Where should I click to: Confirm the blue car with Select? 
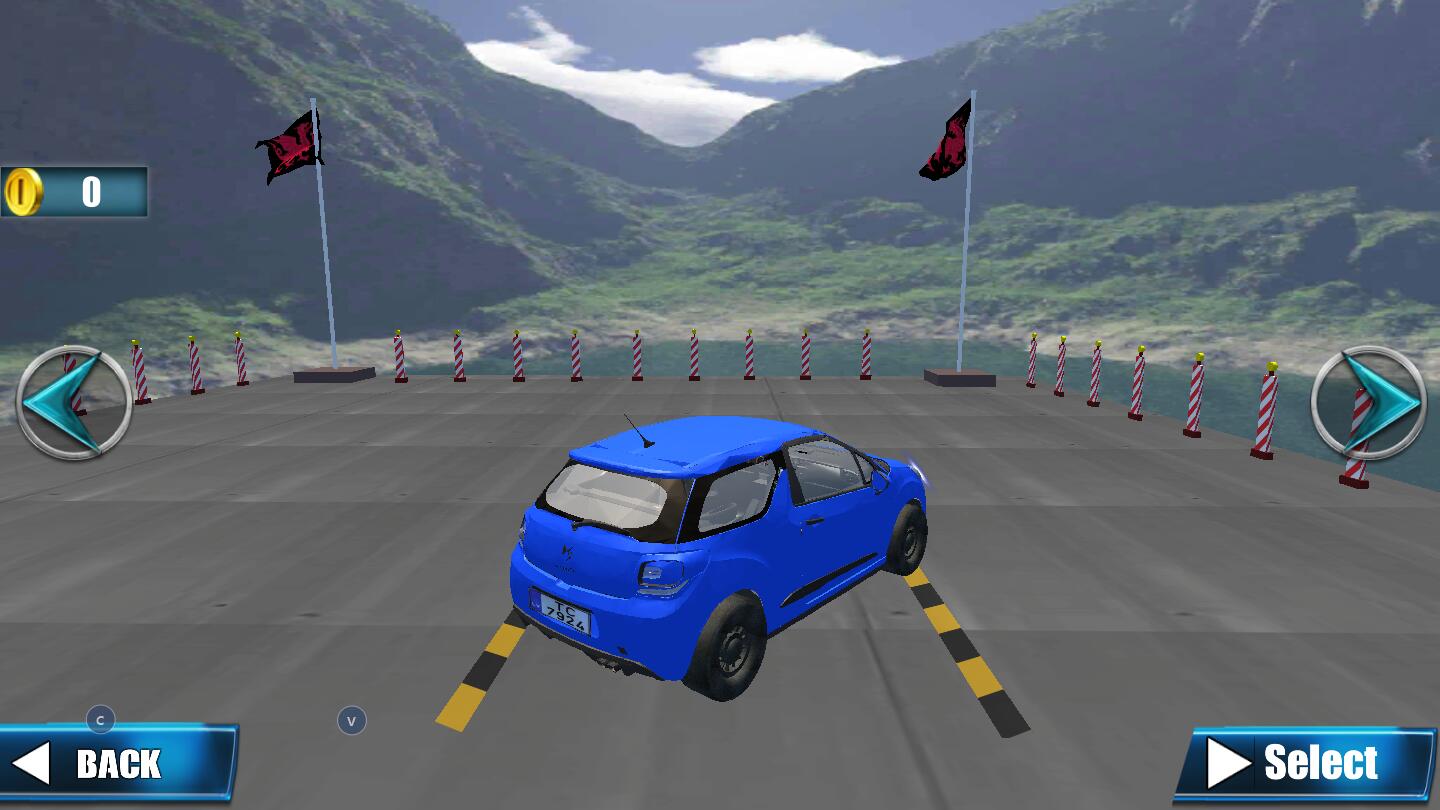click(1307, 764)
